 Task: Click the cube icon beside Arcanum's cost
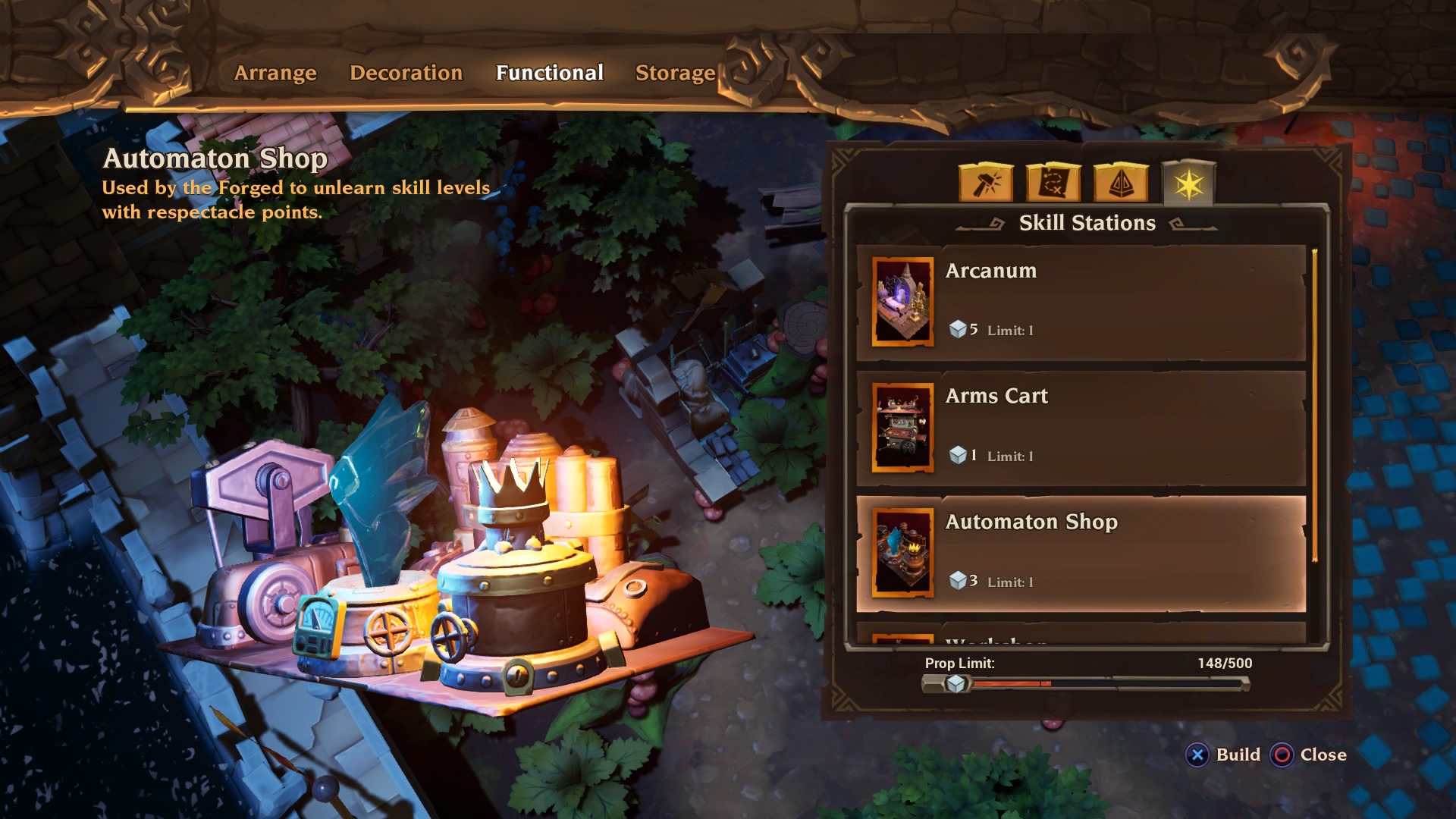[x=960, y=329]
